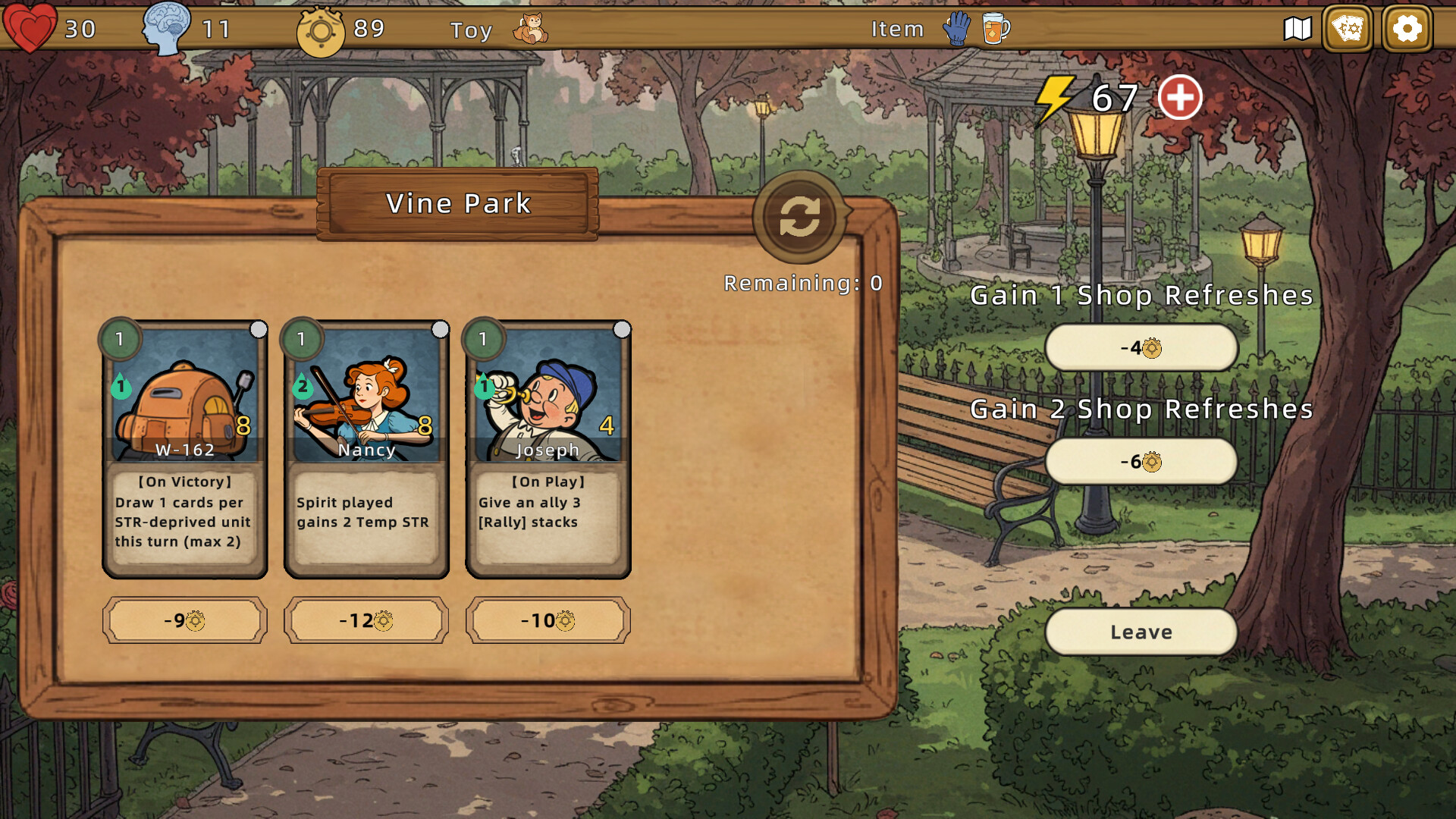Image resolution: width=1456 pixels, height=819 pixels.
Task: Leave the Vine Park shop
Action: tap(1141, 632)
